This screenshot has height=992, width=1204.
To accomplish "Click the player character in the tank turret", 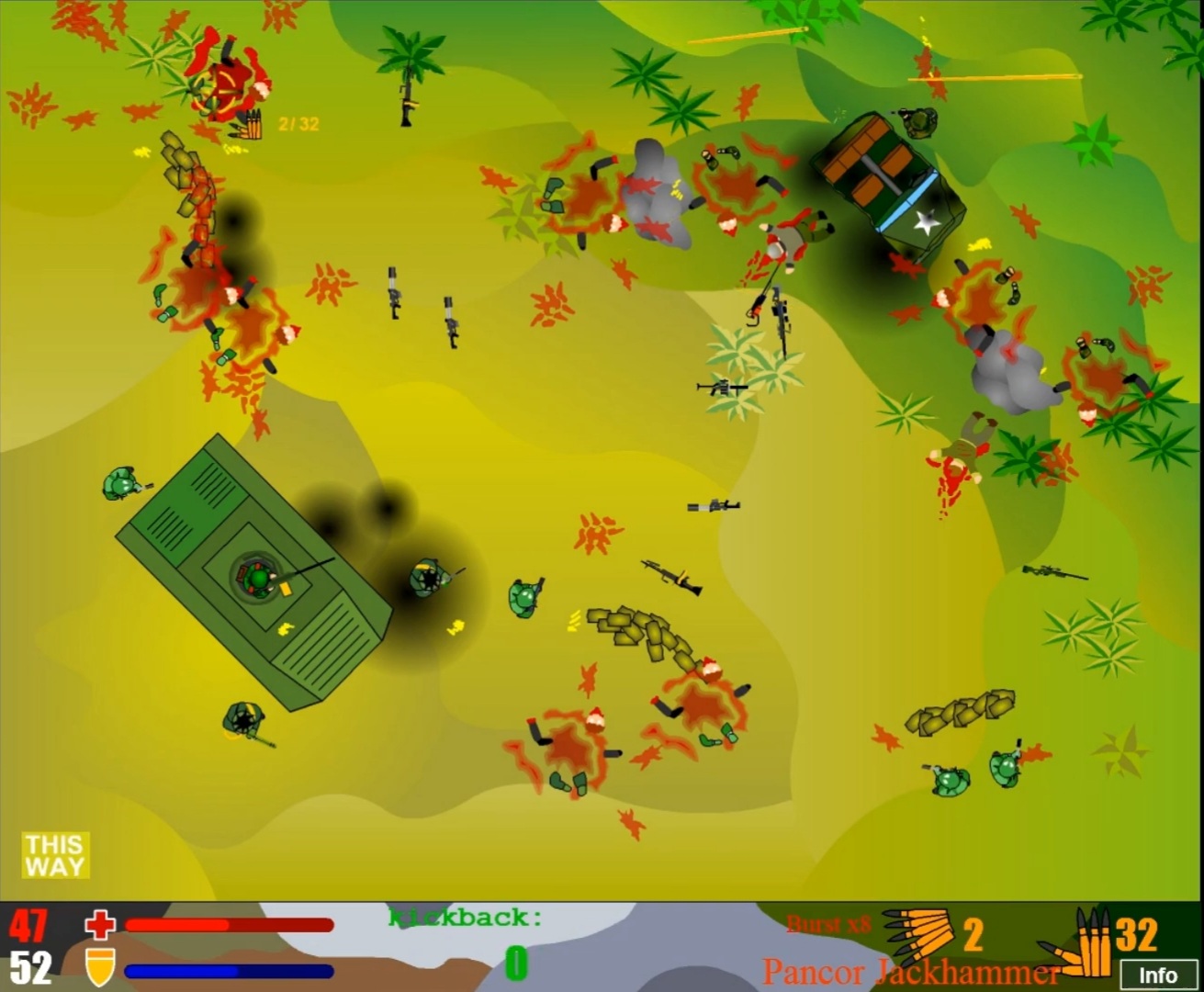I will [260, 576].
